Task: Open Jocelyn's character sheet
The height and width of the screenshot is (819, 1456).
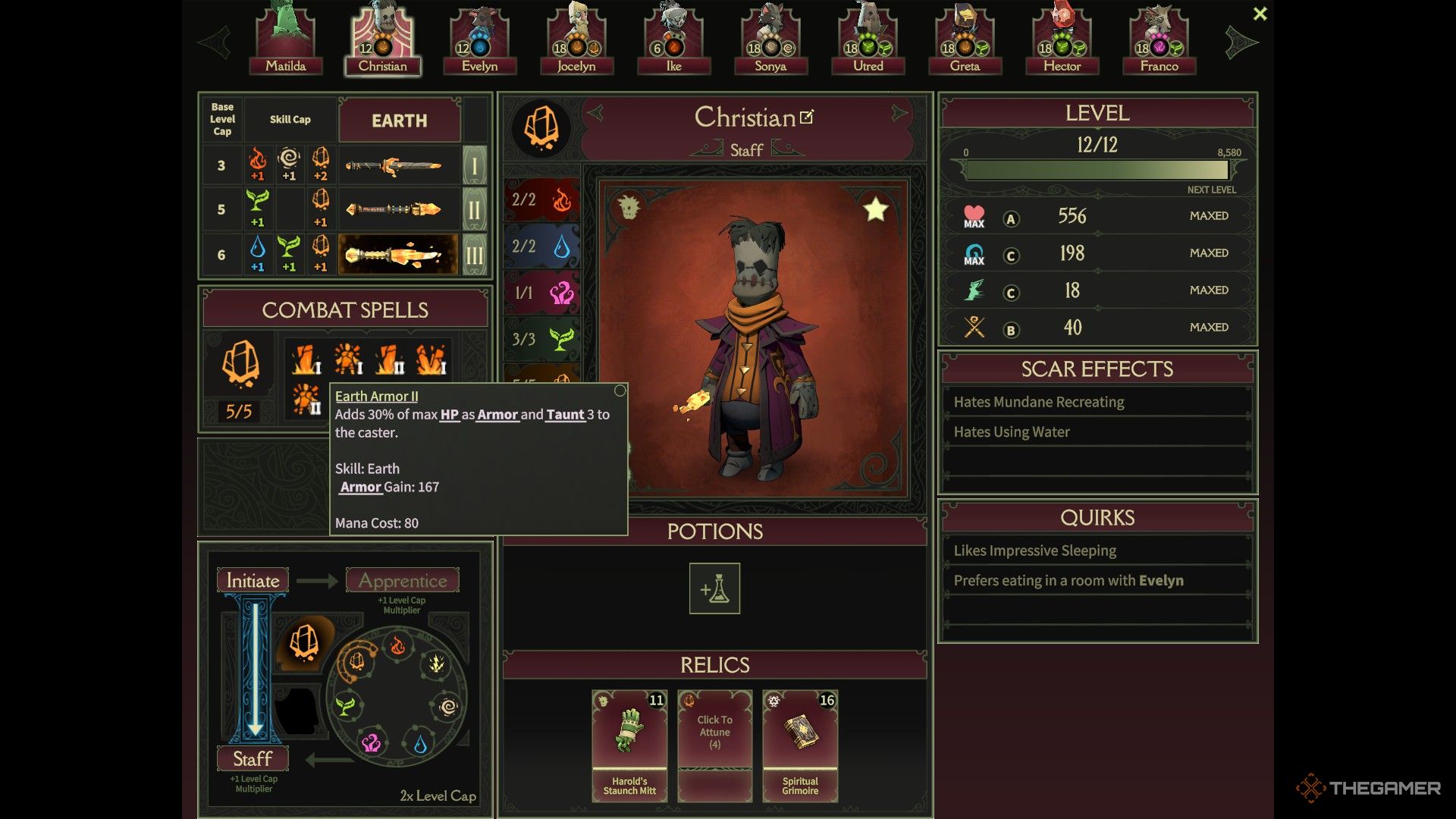Action: click(x=576, y=42)
